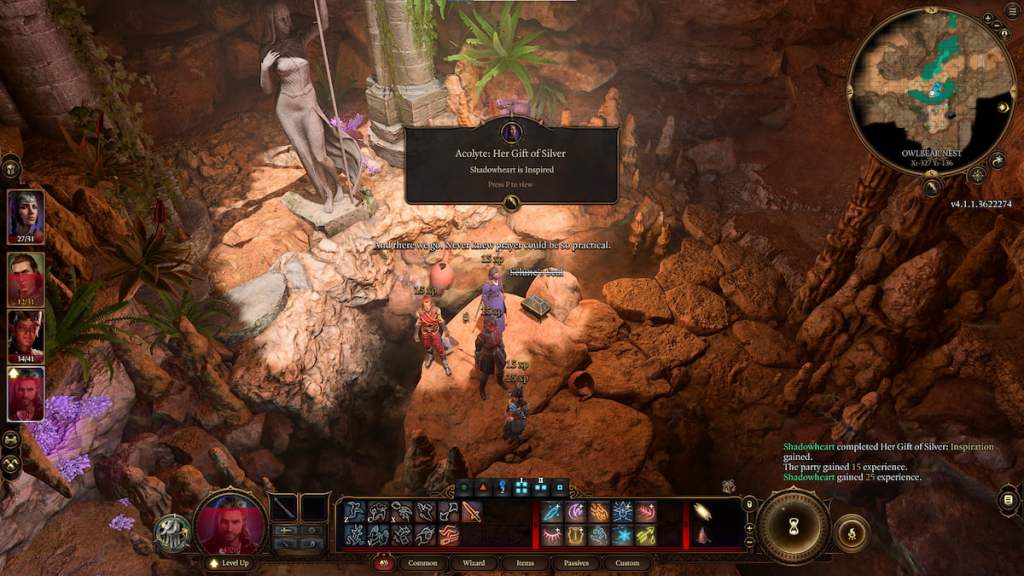Use the flame icon button beside the hourglass
Image resolution: width=1024 pixels, height=576 pixels.
click(x=852, y=527)
